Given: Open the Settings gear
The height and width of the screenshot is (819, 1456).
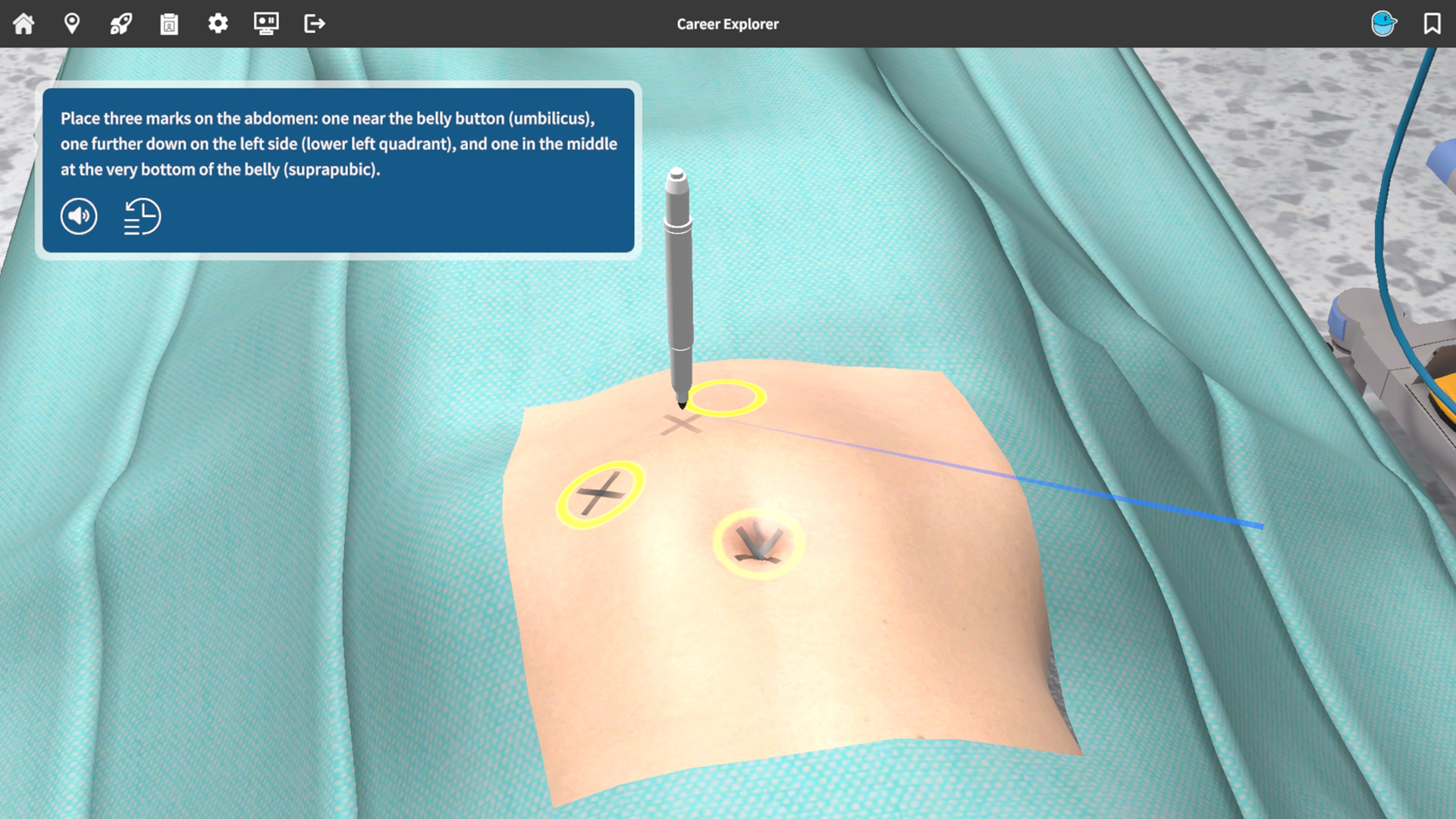Looking at the screenshot, I should (x=218, y=24).
